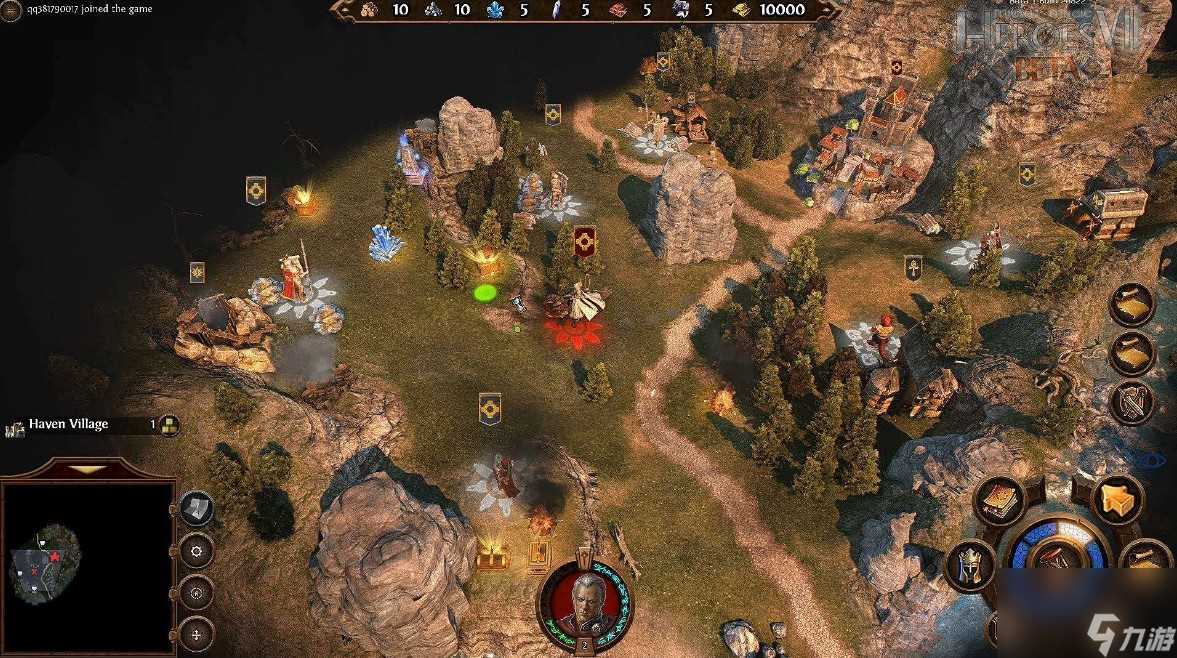
Task: Select the Haven Village town entry
Action: point(70,425)
